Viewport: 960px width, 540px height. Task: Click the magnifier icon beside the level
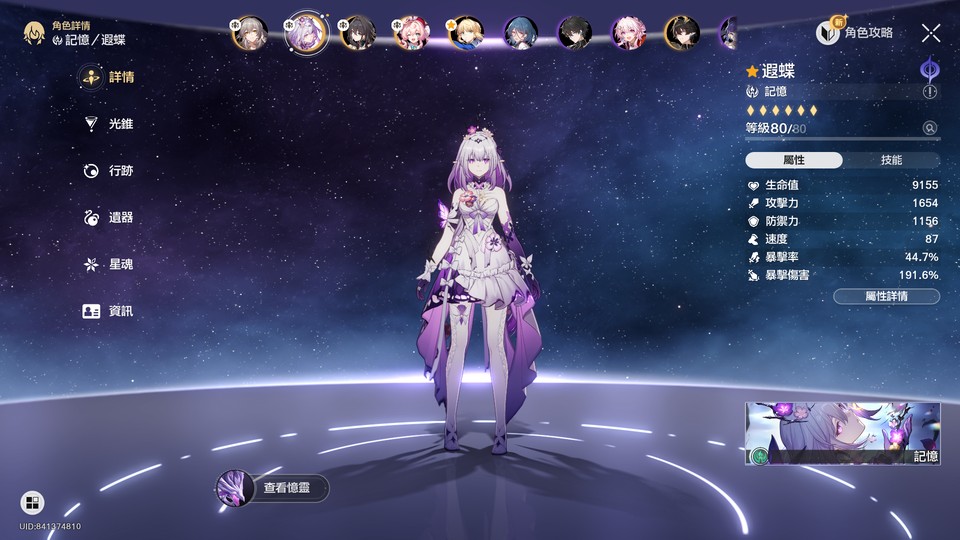tap(930, 128)
